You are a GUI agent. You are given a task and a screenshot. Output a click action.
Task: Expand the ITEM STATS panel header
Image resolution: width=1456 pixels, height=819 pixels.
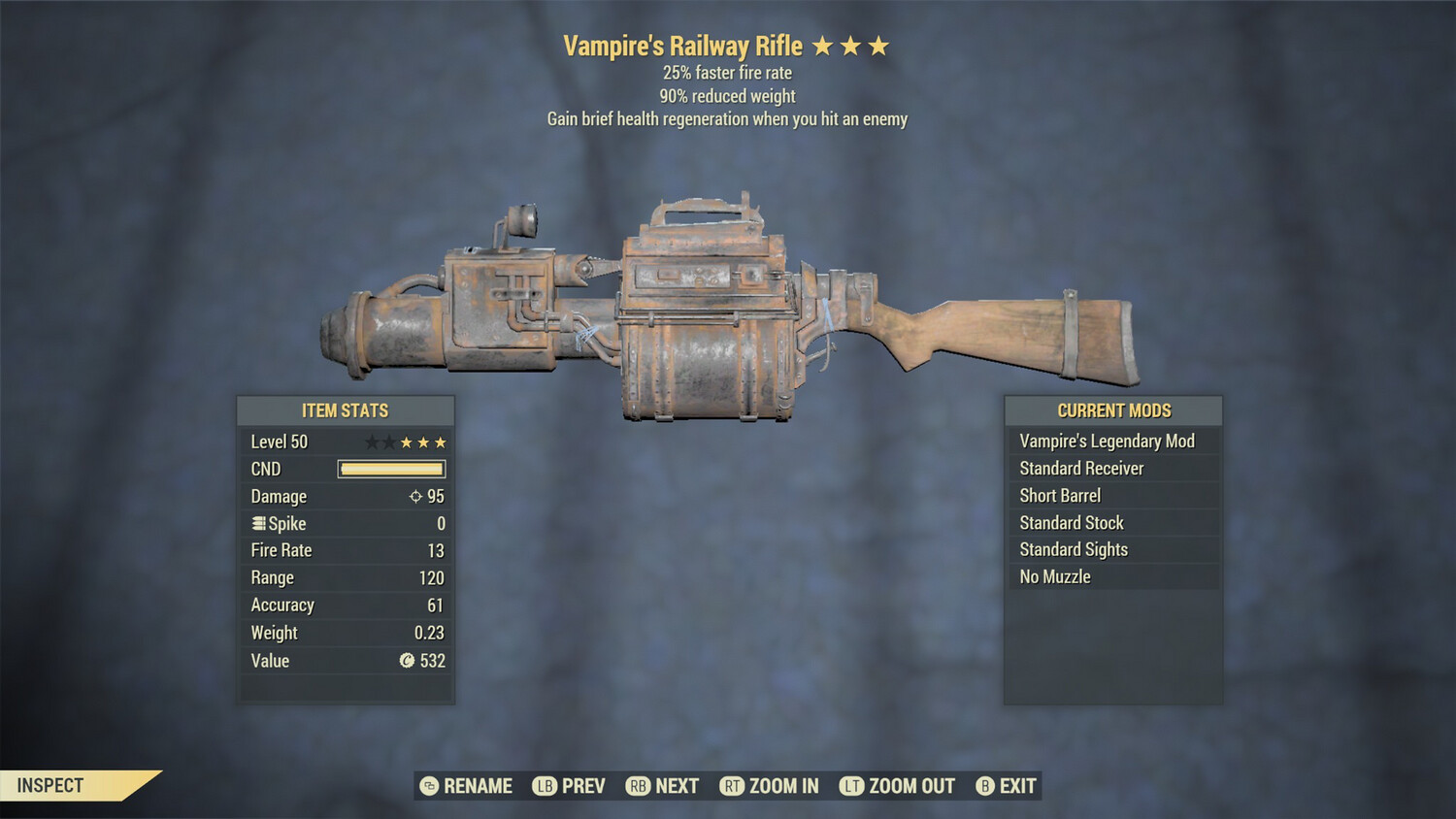pos(346,410)
